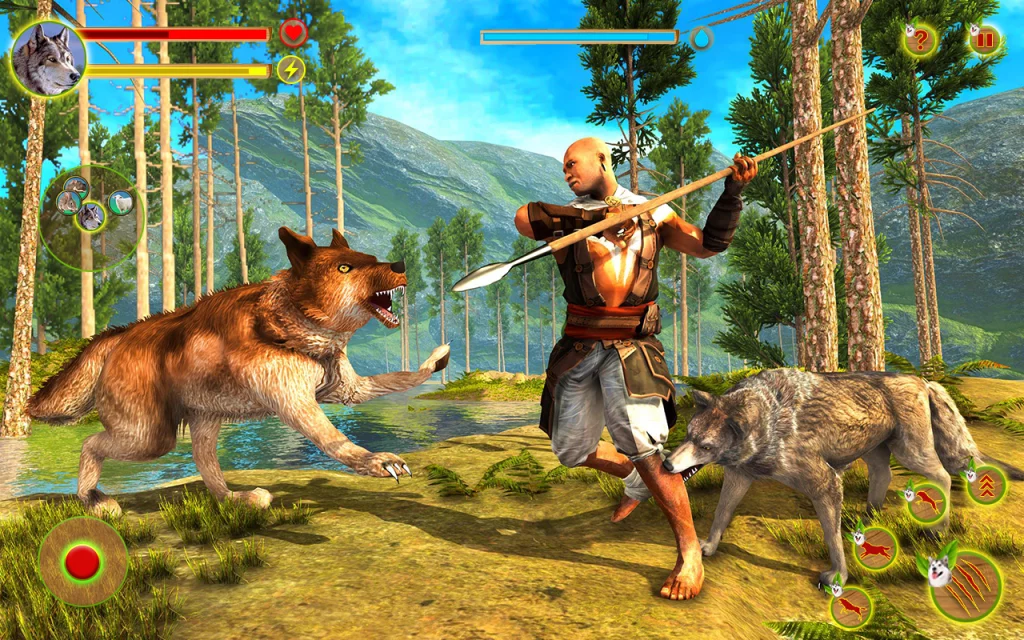Select the sheep marker on the radar
Screen dimensions: 1024x640
coord(121,202)
